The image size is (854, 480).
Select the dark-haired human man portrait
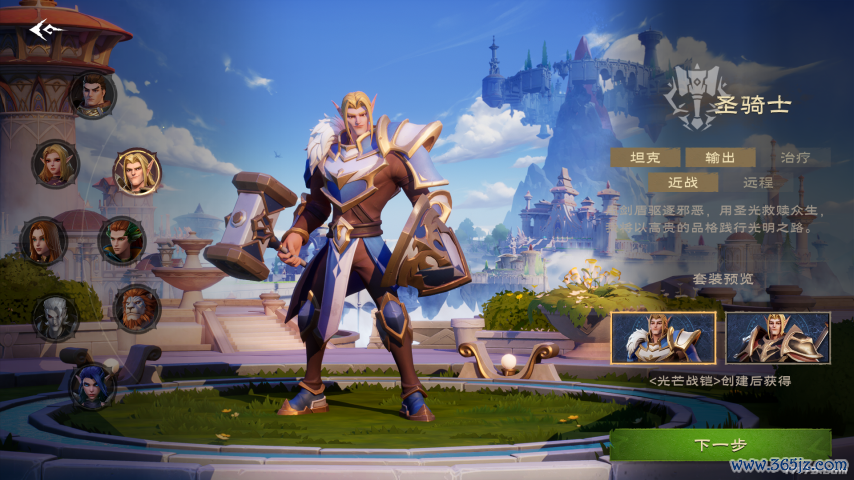tap(93, 95)
